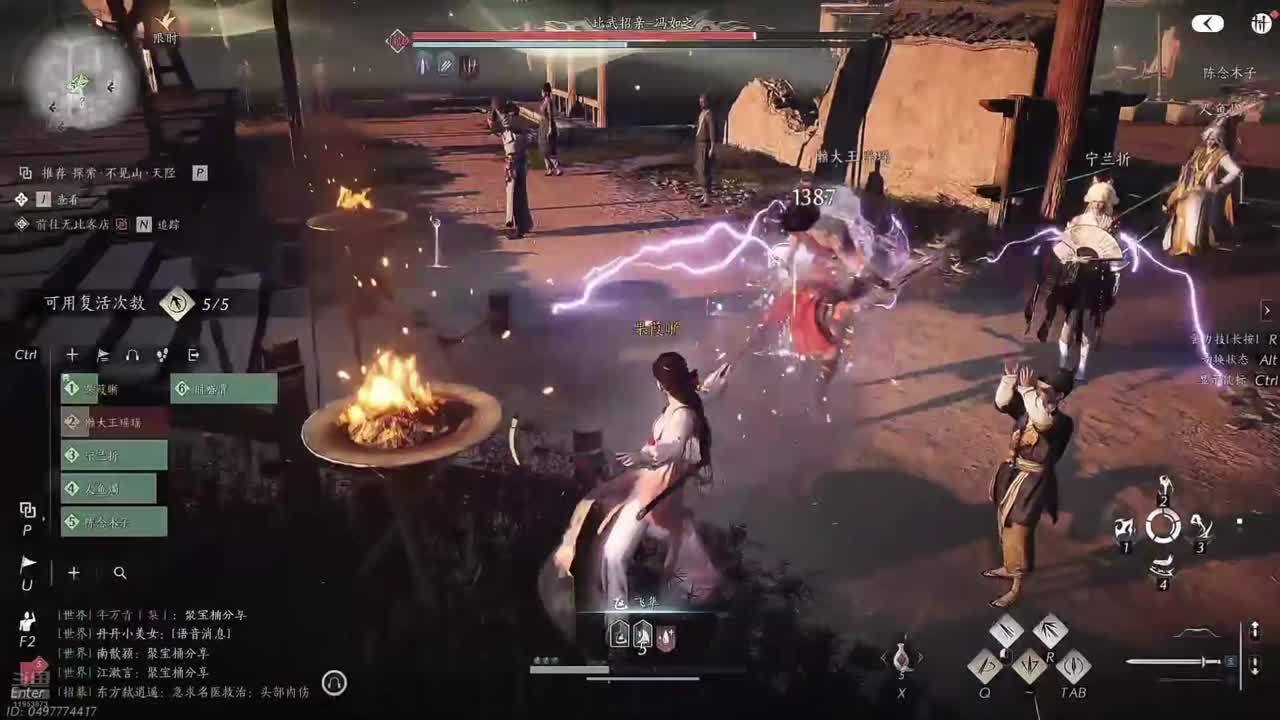The width and height of the screenshot is (1280, 720).
Task: Open the circular minimap
Action: [79, 76]
